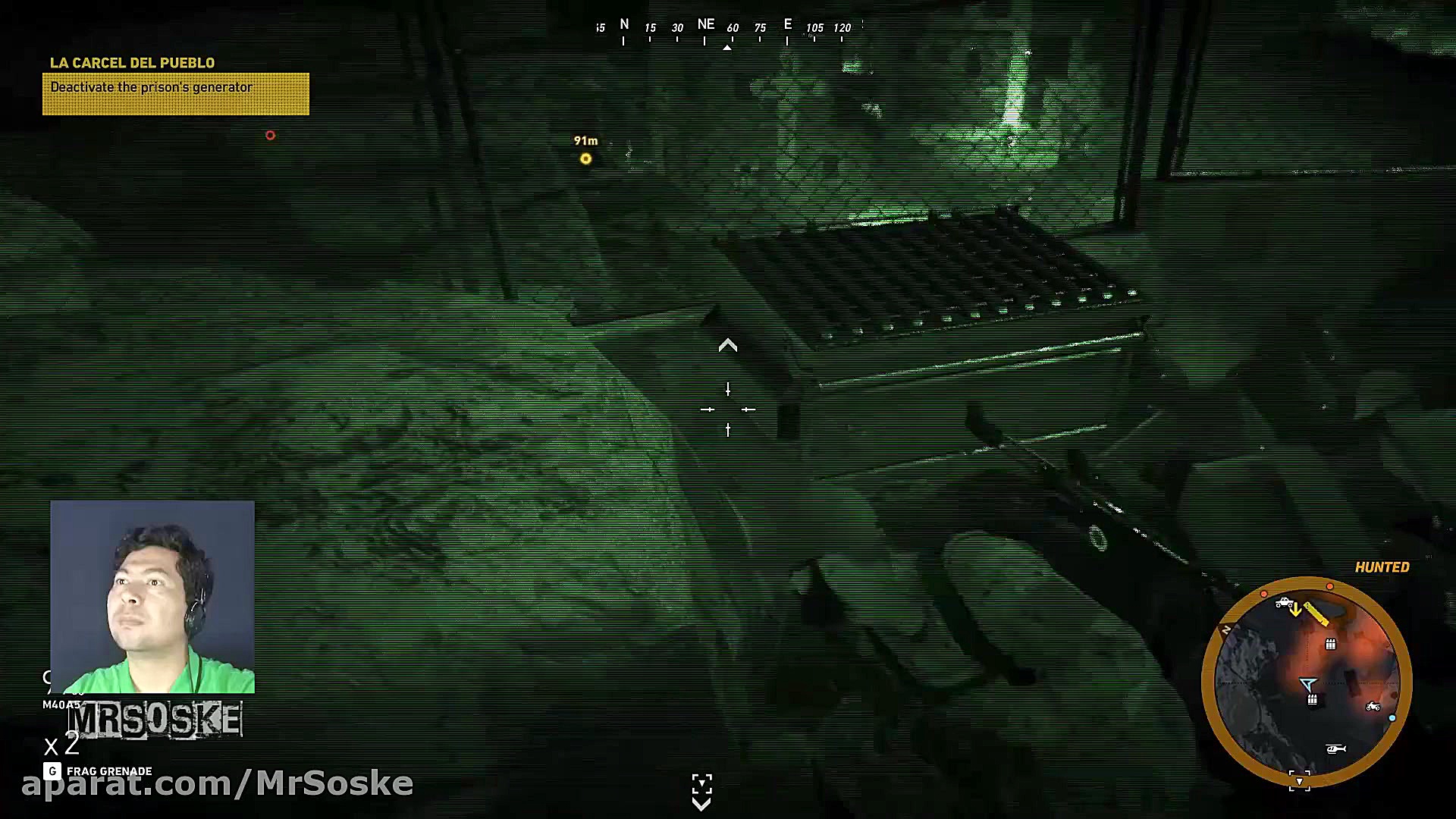Select the red enemy dot near the objective banner
The width and height of the screenshot is (1456, 819).
click(271, 135)
